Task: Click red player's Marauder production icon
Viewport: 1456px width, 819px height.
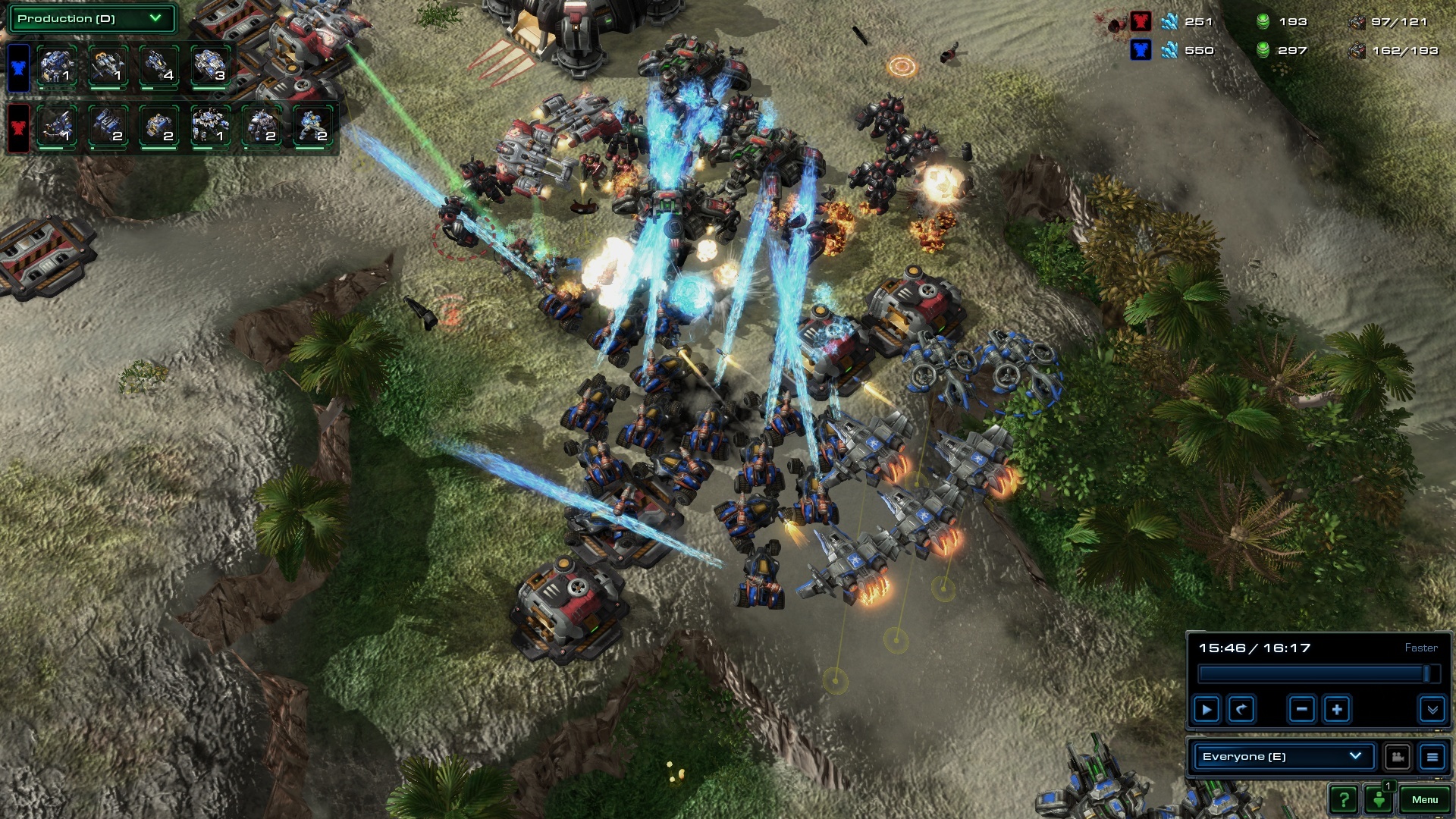Action: click(x=260, y=126)
